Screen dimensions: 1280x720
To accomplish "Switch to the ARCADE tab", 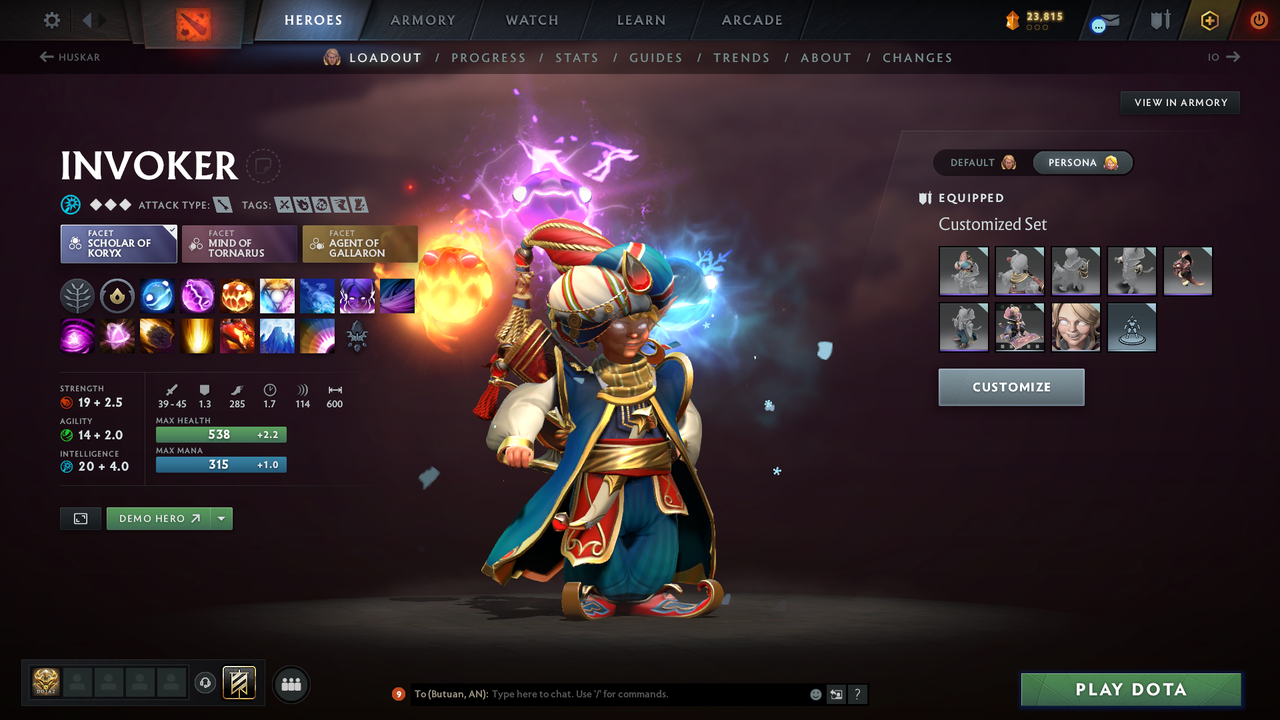I will pyautogui.click(x=751, y=20).
